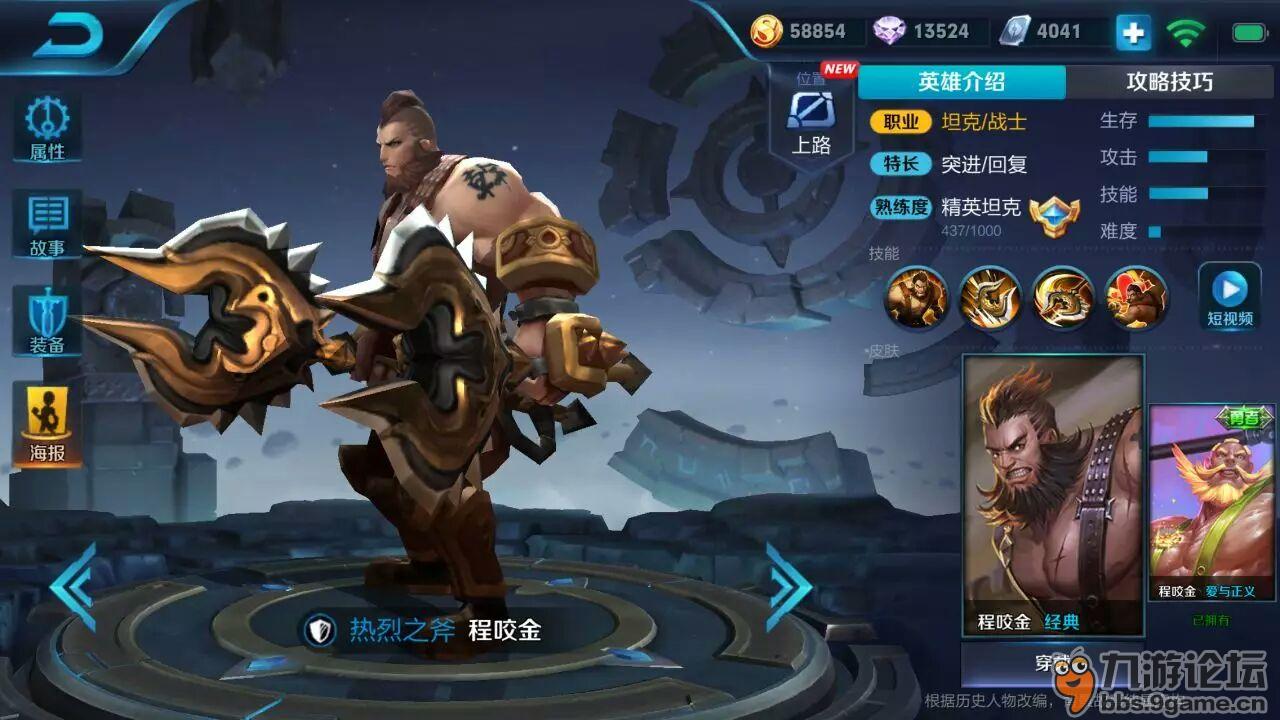
Task: View the second skill in the 技能 row
Action: pos(988,300)
